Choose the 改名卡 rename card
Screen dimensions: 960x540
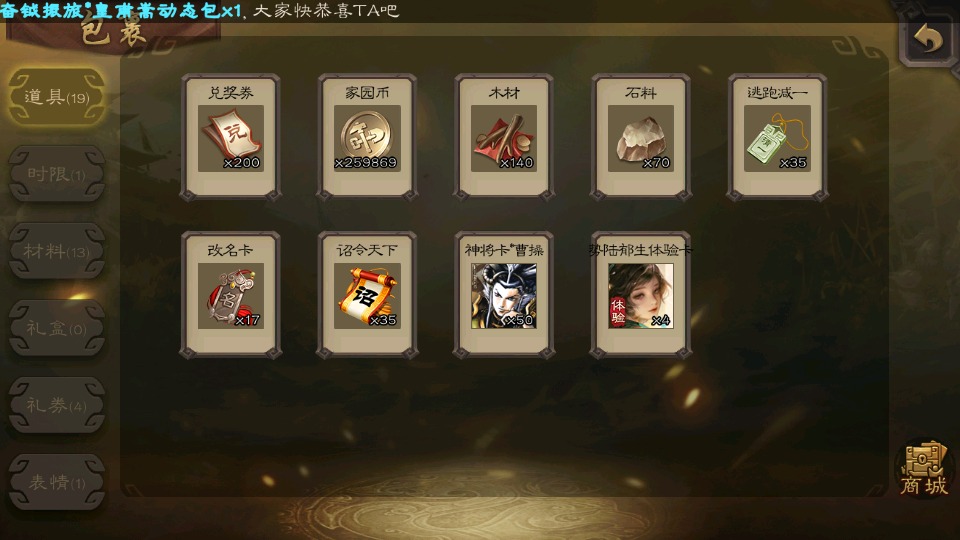pos(231,295)
